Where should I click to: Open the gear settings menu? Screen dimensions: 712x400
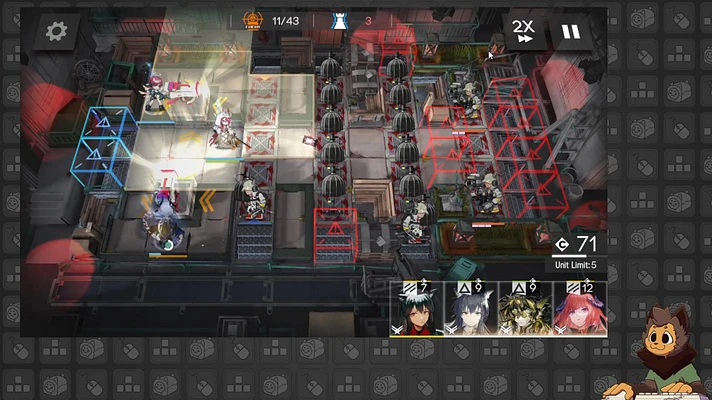coord(57,31)
